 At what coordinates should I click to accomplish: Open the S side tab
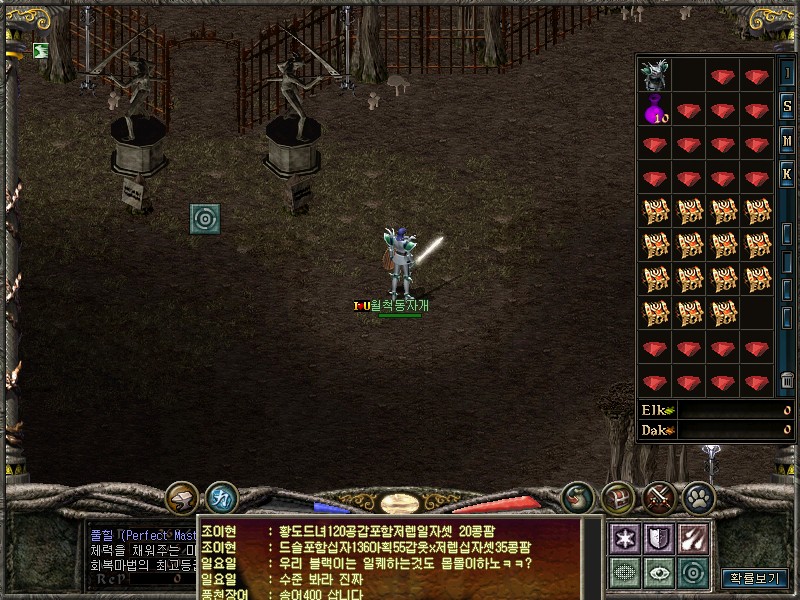pyautogui.click(x=787, y=106)
